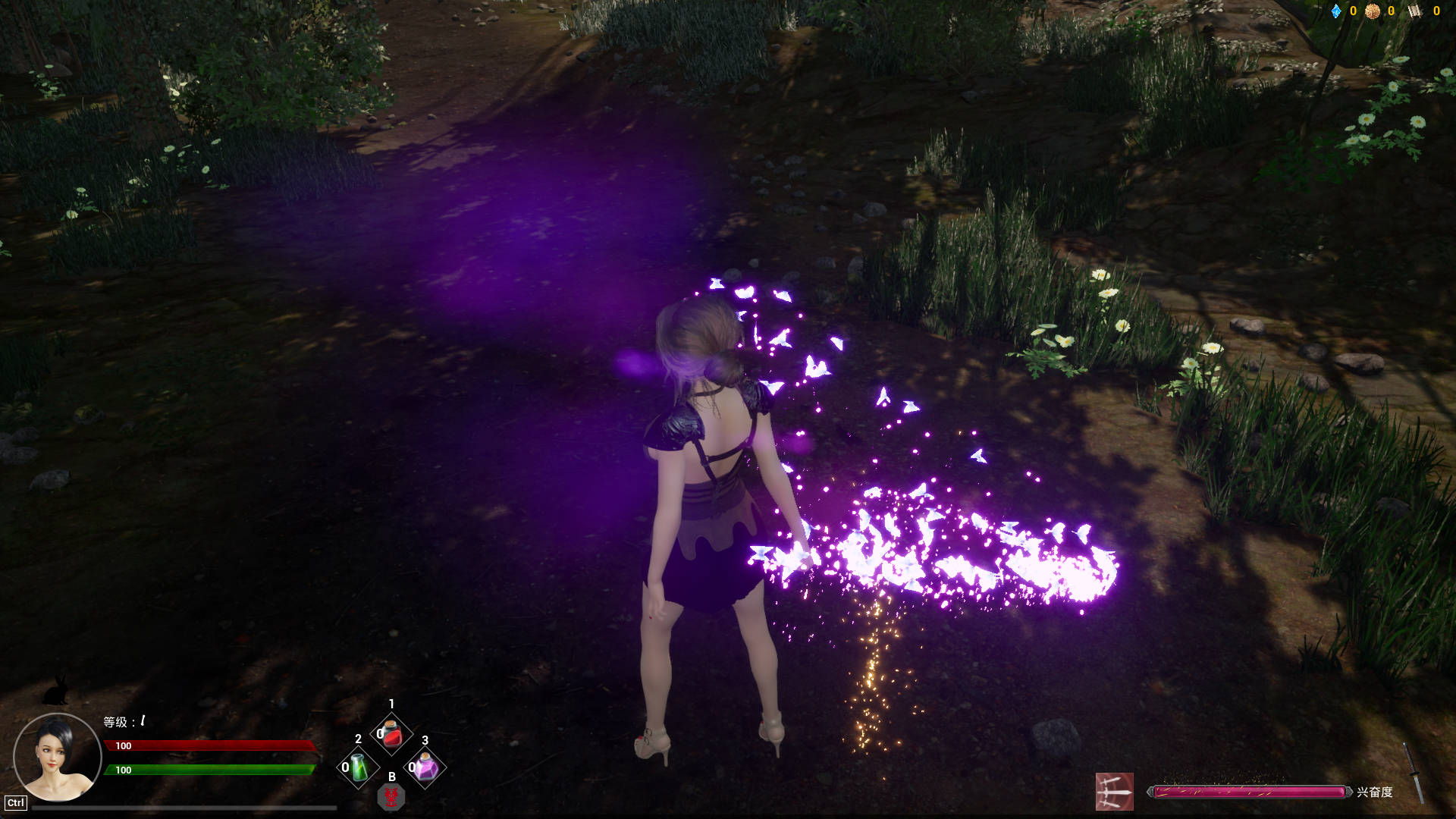Click the black rabbit silhouette icon
Screen dimensions: 1456x819
(x=56, y=690)
